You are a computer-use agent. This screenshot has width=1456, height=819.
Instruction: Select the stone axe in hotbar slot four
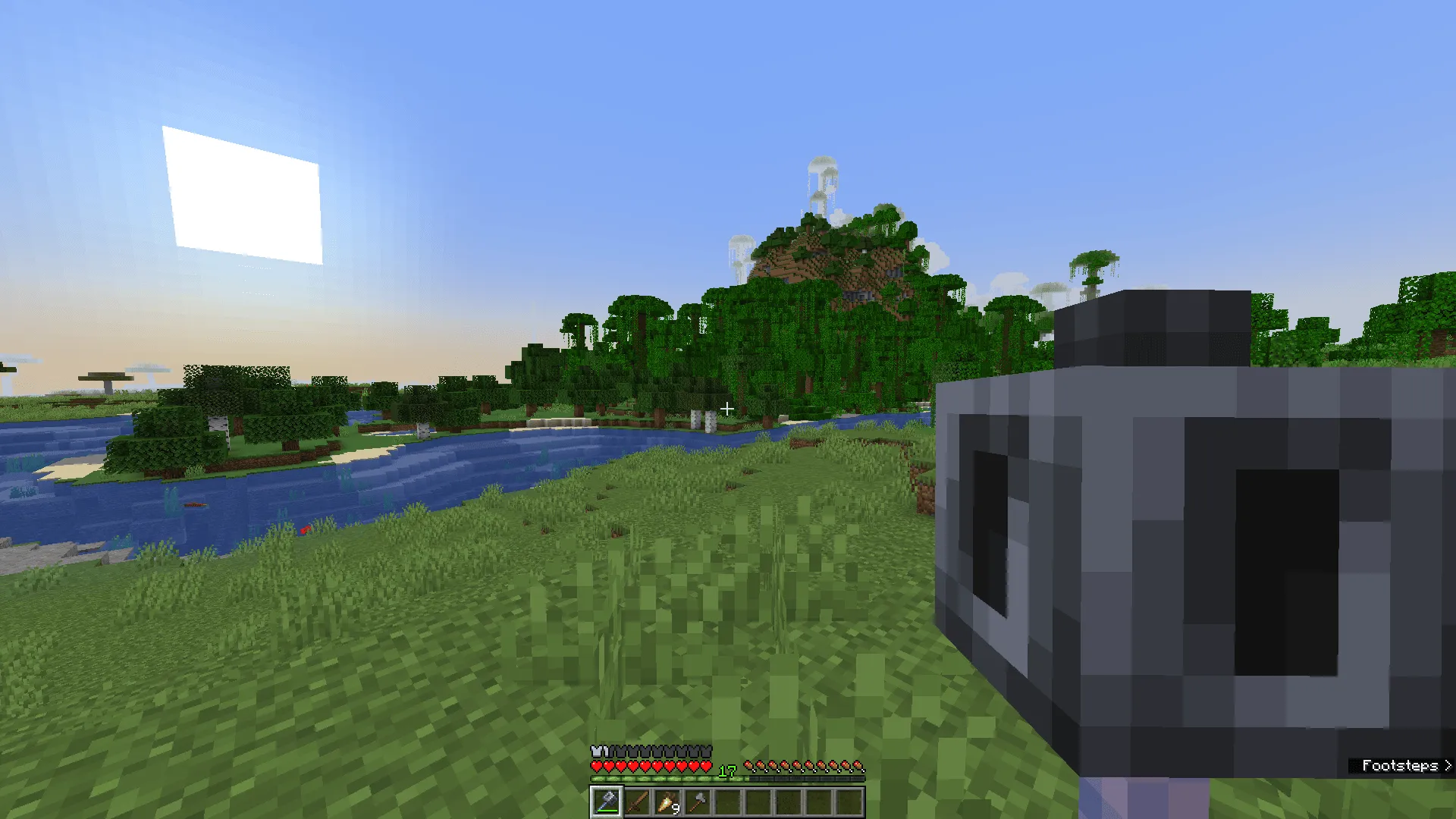pos(697,800)
